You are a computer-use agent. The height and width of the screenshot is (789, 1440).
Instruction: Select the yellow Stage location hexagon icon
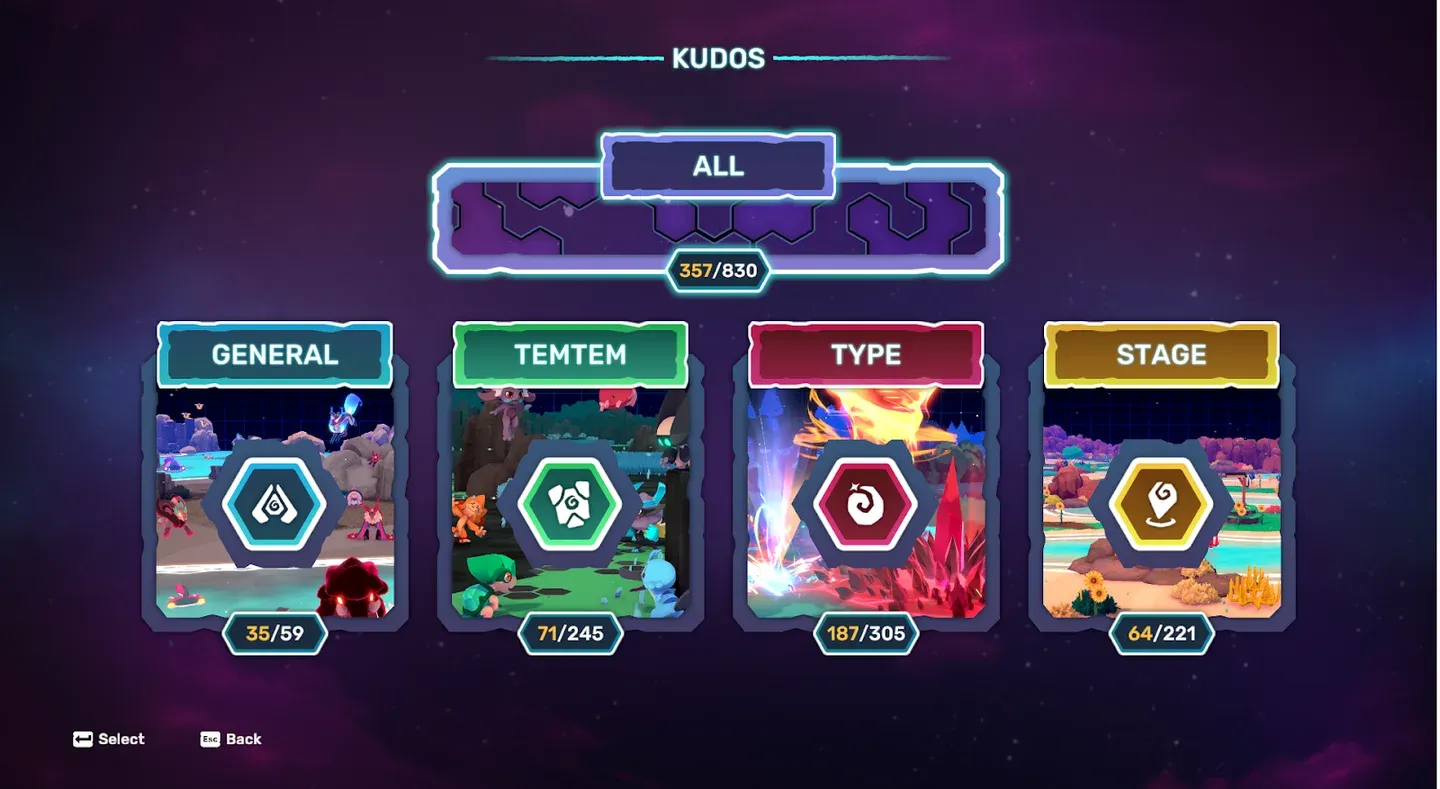(x=1160, y=502)
